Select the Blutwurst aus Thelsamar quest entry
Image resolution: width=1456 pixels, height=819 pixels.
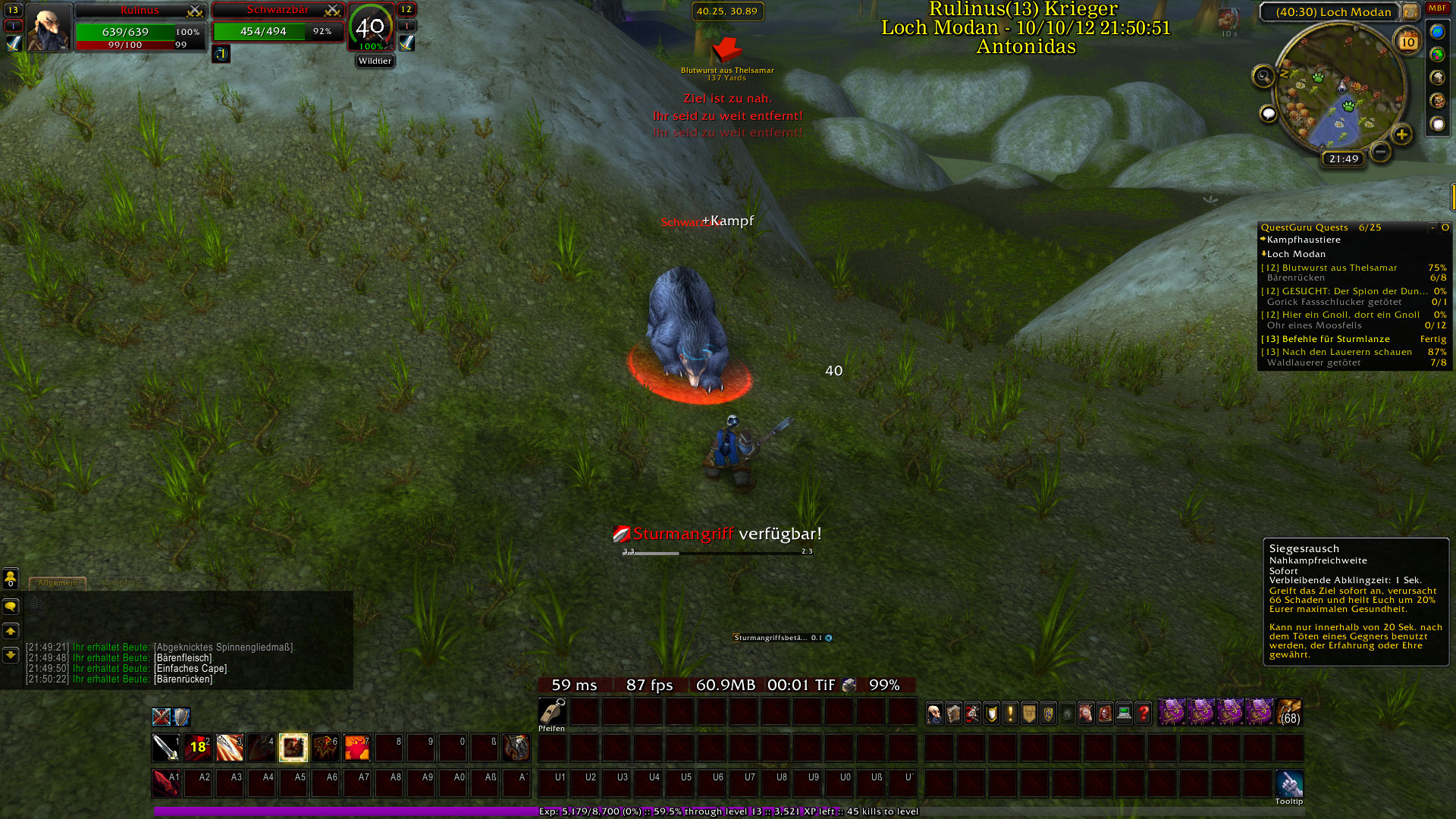(1339, 268)
